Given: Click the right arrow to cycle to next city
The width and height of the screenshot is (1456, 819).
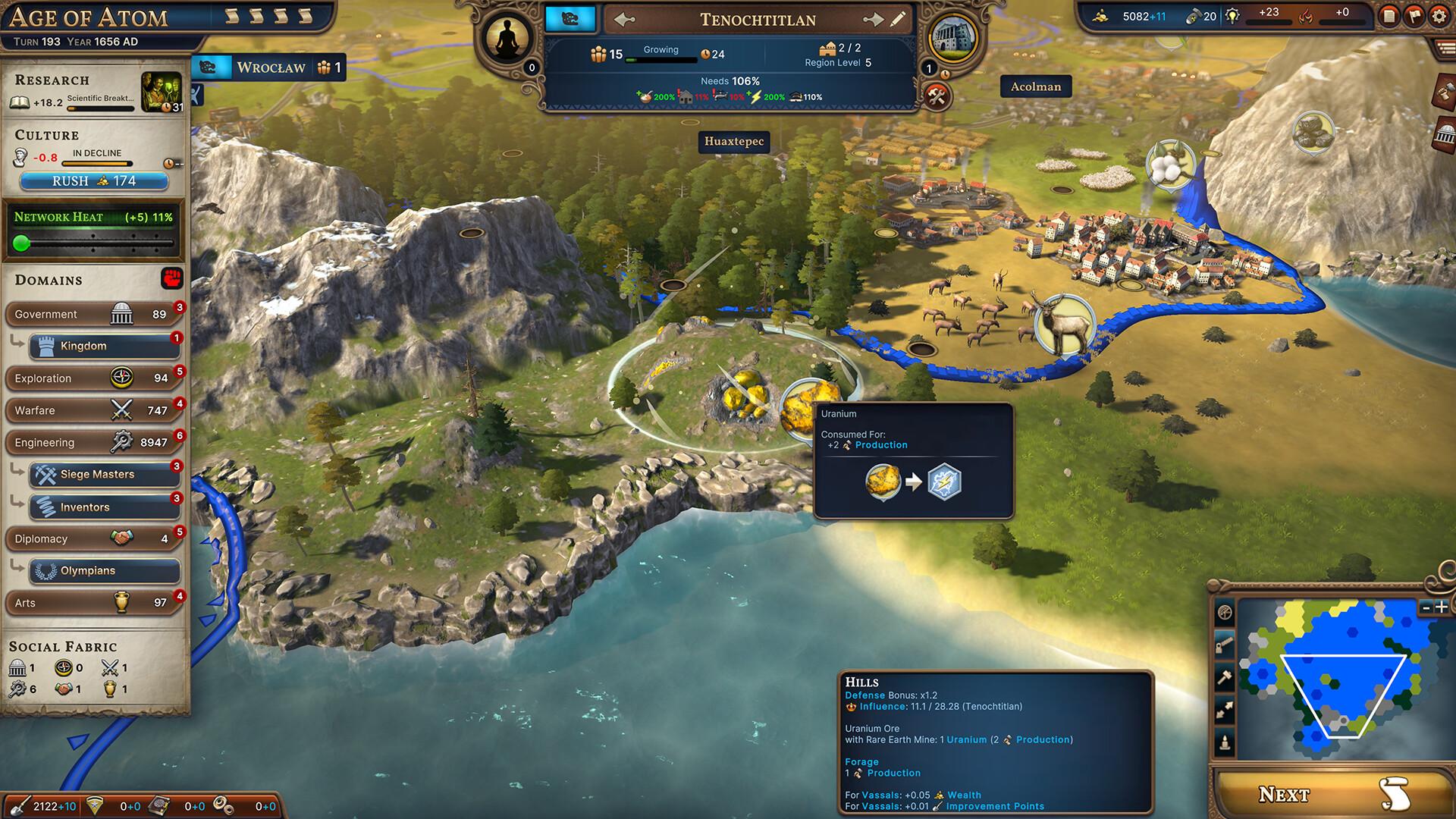Looking at the screenshot, I should (x=874, y=20).
